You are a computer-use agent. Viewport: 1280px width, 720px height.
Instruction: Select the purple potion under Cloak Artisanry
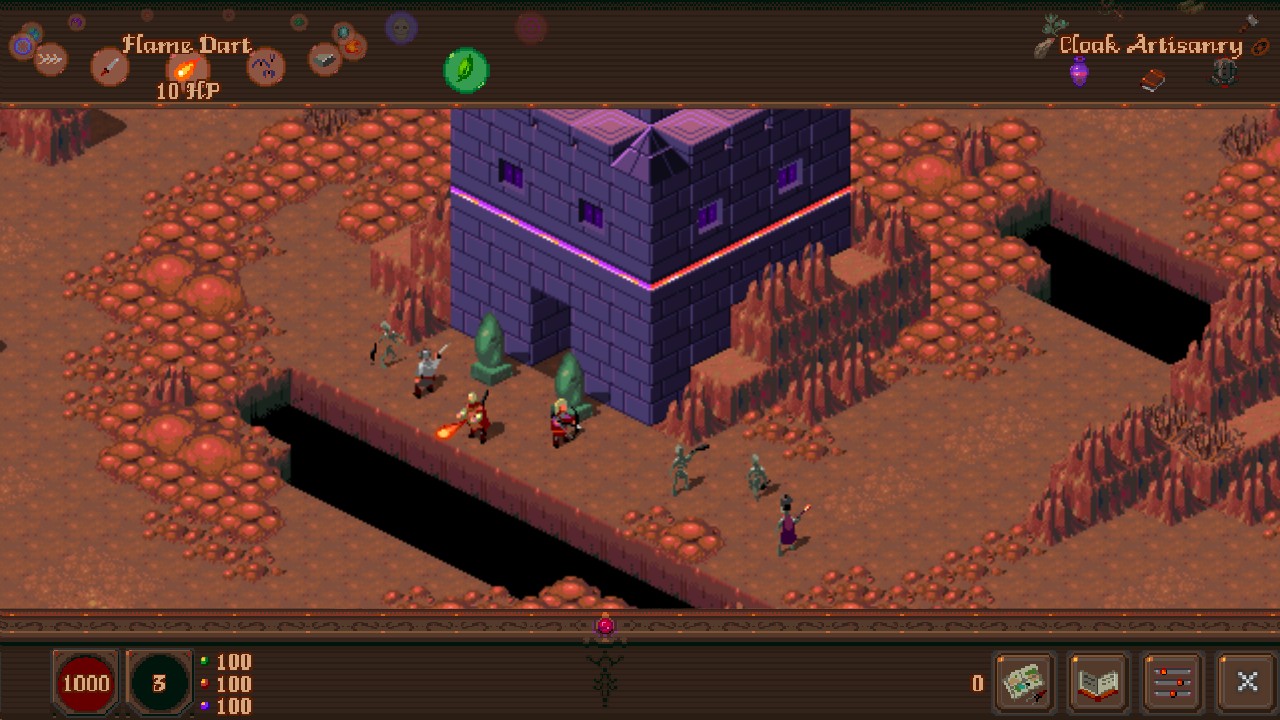1079,72
